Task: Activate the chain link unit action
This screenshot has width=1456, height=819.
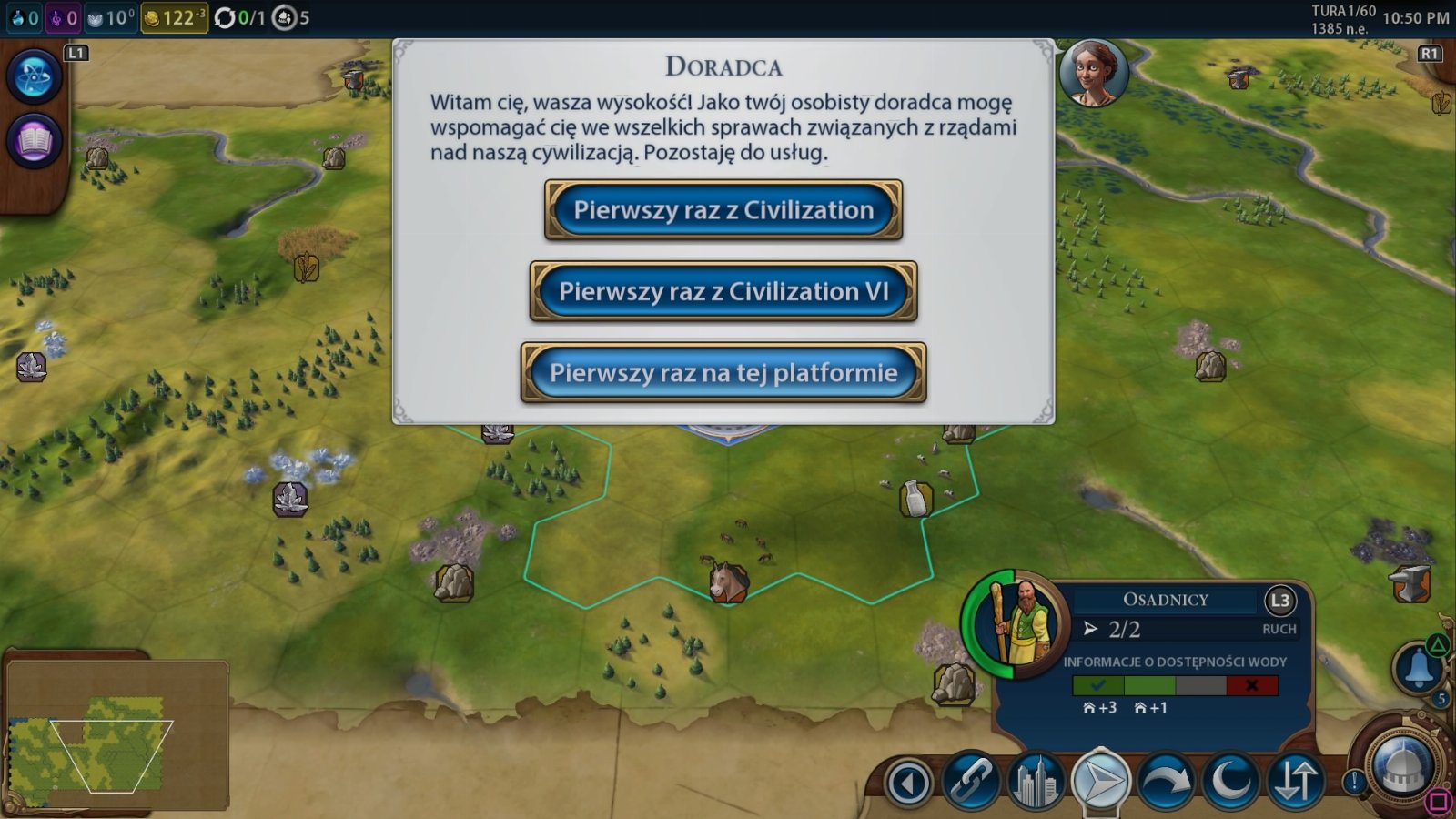Action: (972, 782)
